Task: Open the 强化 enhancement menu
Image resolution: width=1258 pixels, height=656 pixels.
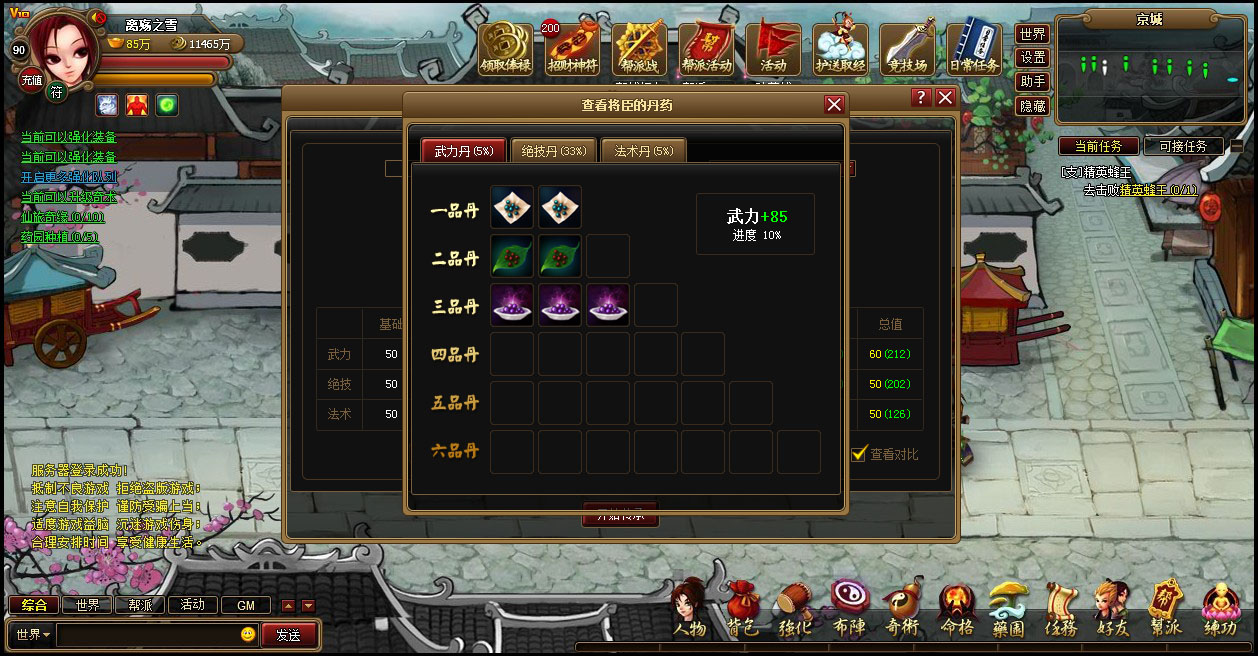Action: (796, 609)
